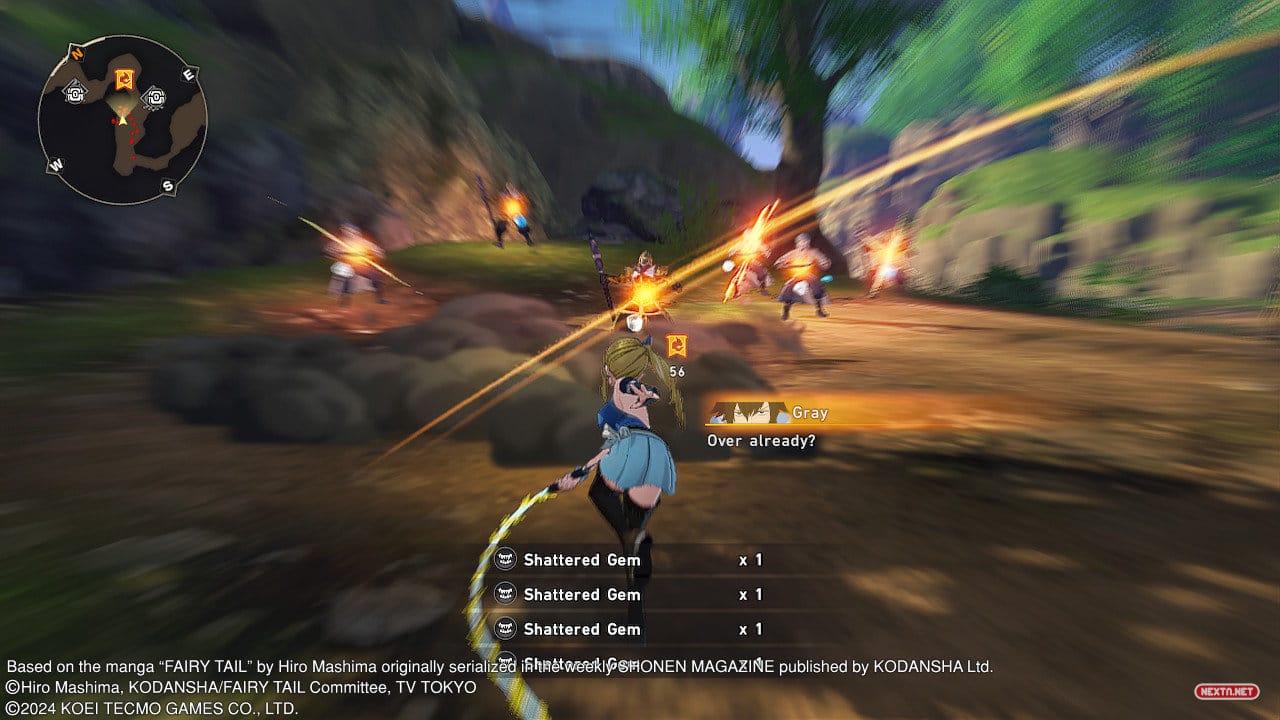This screenshot has height=720, width=1280.
Task: Select the eastern camp landmark icon on the minimap
Action: point(156,97)
